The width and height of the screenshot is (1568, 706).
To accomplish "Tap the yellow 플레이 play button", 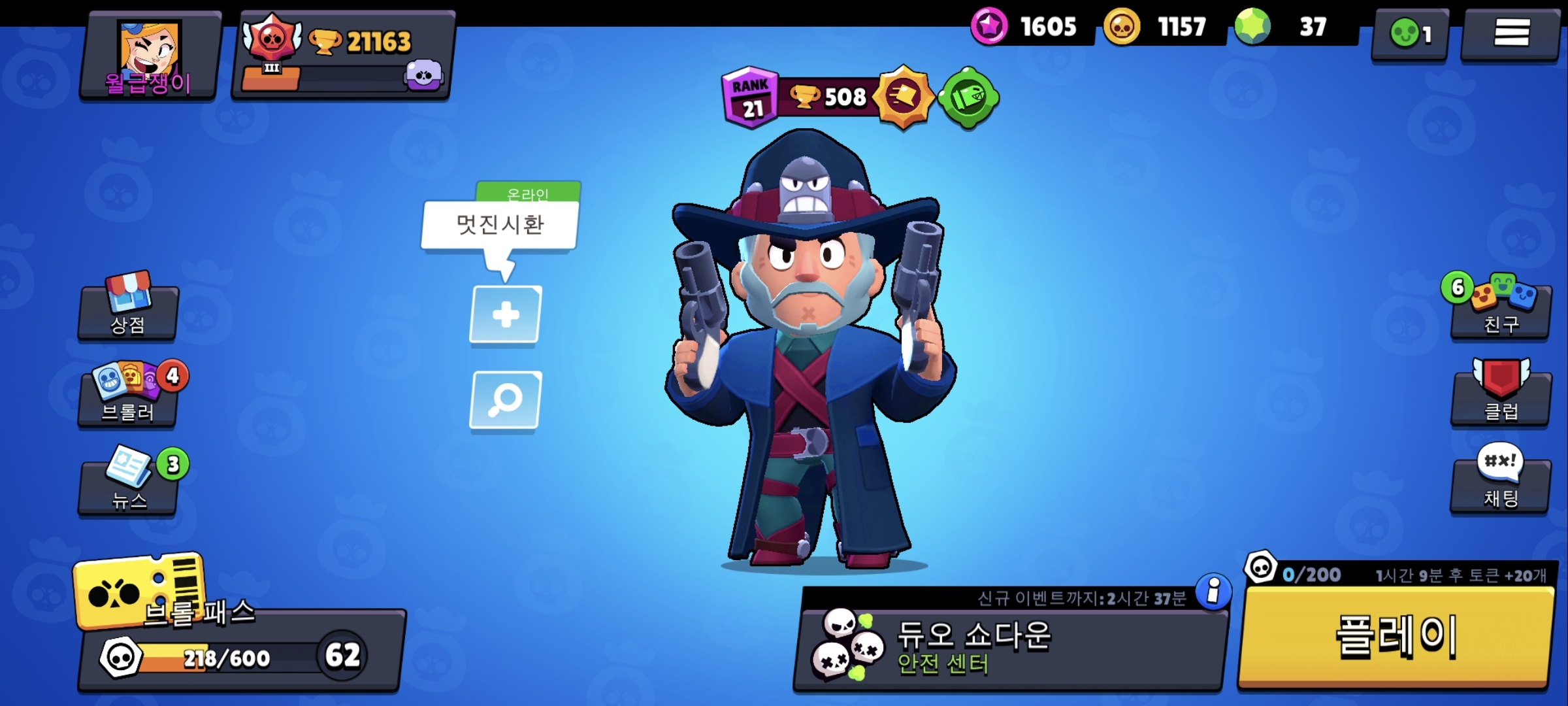I will point(1396,635).
